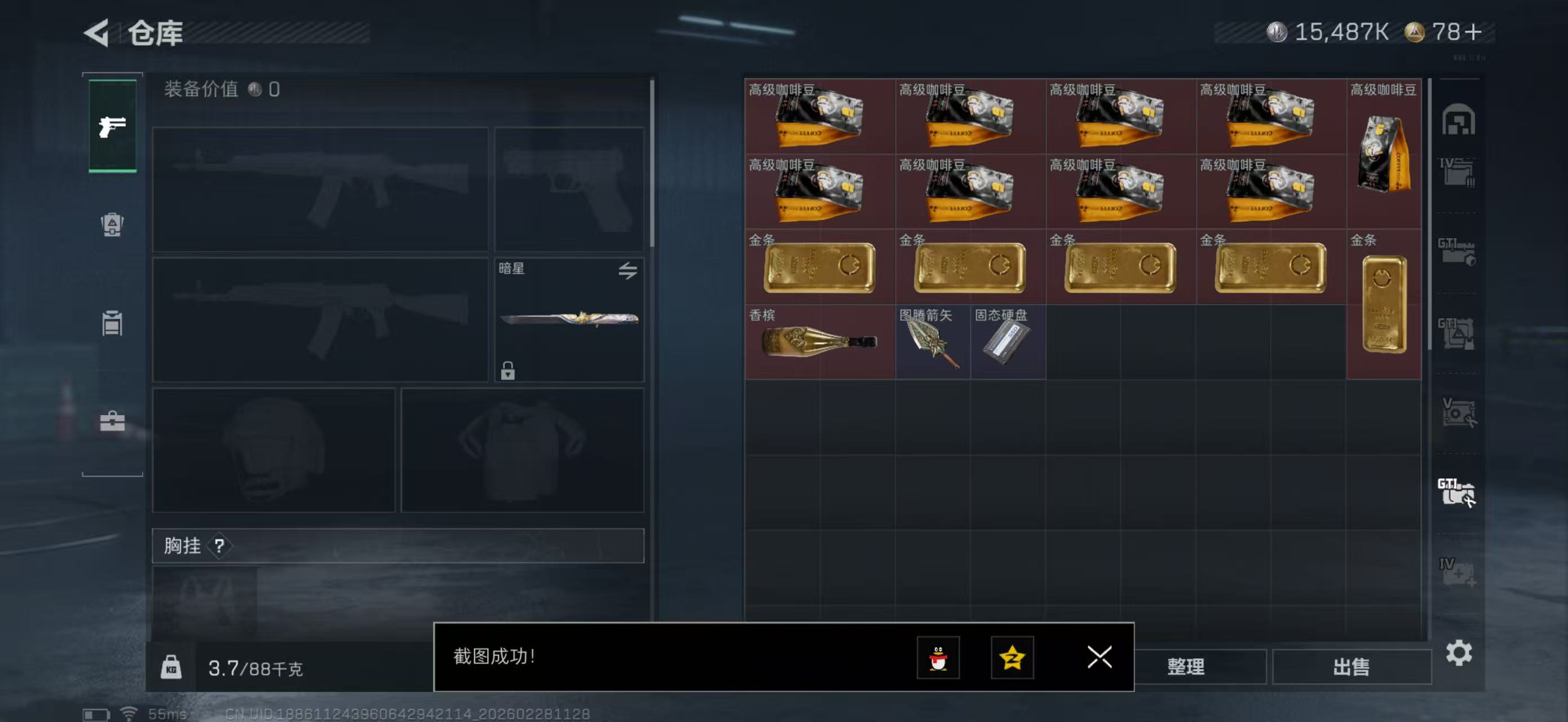Open the 出售 sell option
This screenshot has width=1568, height=722.
click(1351, 667)
